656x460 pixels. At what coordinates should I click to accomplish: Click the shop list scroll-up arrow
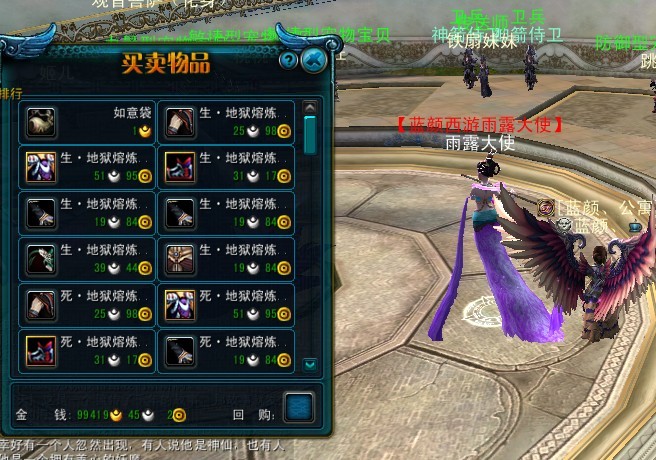click(309, 106)
